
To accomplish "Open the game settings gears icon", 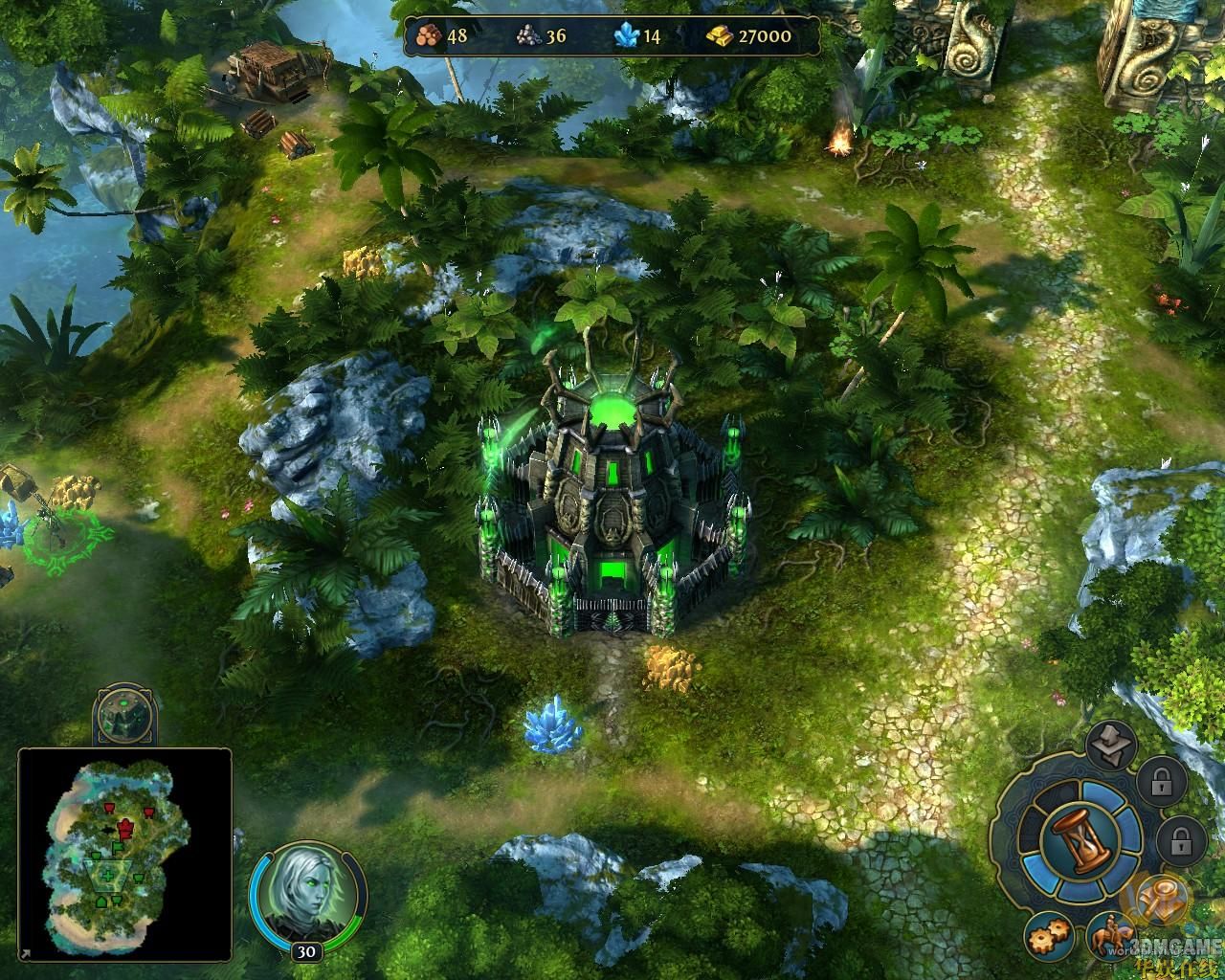I will tap(1046, 935).
